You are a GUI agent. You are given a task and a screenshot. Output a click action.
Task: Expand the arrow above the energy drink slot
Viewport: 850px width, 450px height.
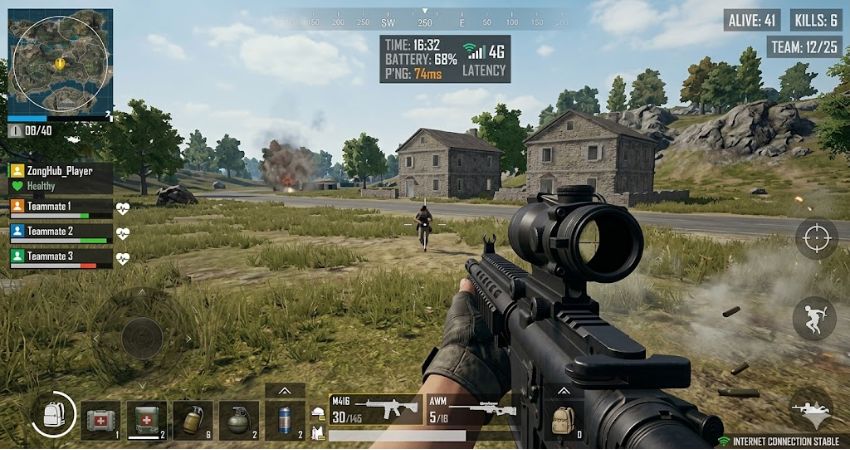(285, 391)
